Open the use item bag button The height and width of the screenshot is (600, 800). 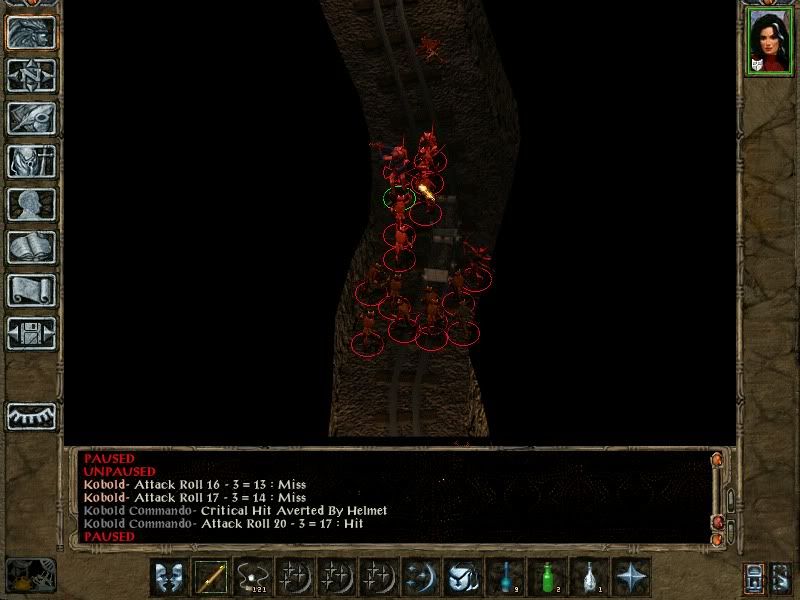coord(463,577)
